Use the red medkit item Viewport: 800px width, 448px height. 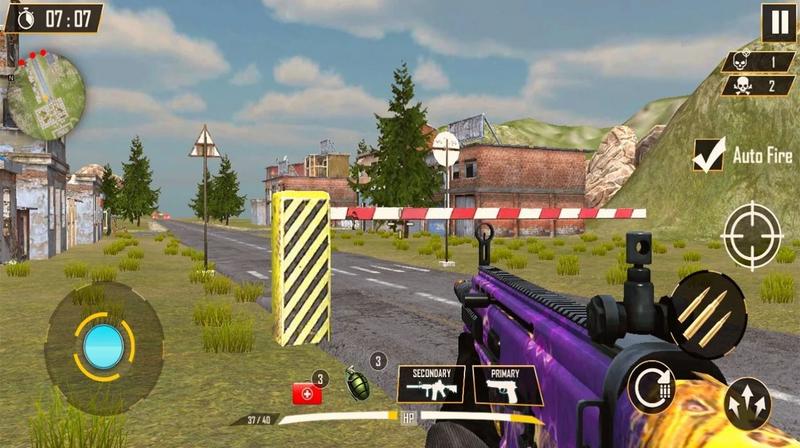(x=306, y=393)
